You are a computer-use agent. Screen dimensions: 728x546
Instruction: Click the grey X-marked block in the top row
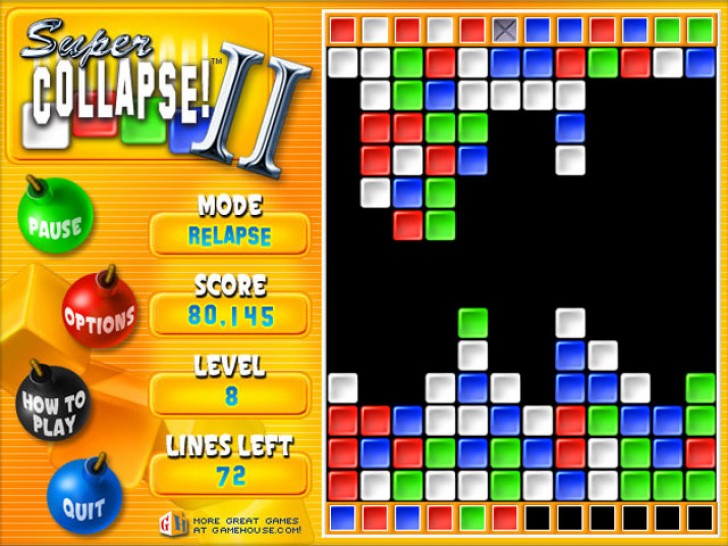pyautogui.click(x=505, y=30)
